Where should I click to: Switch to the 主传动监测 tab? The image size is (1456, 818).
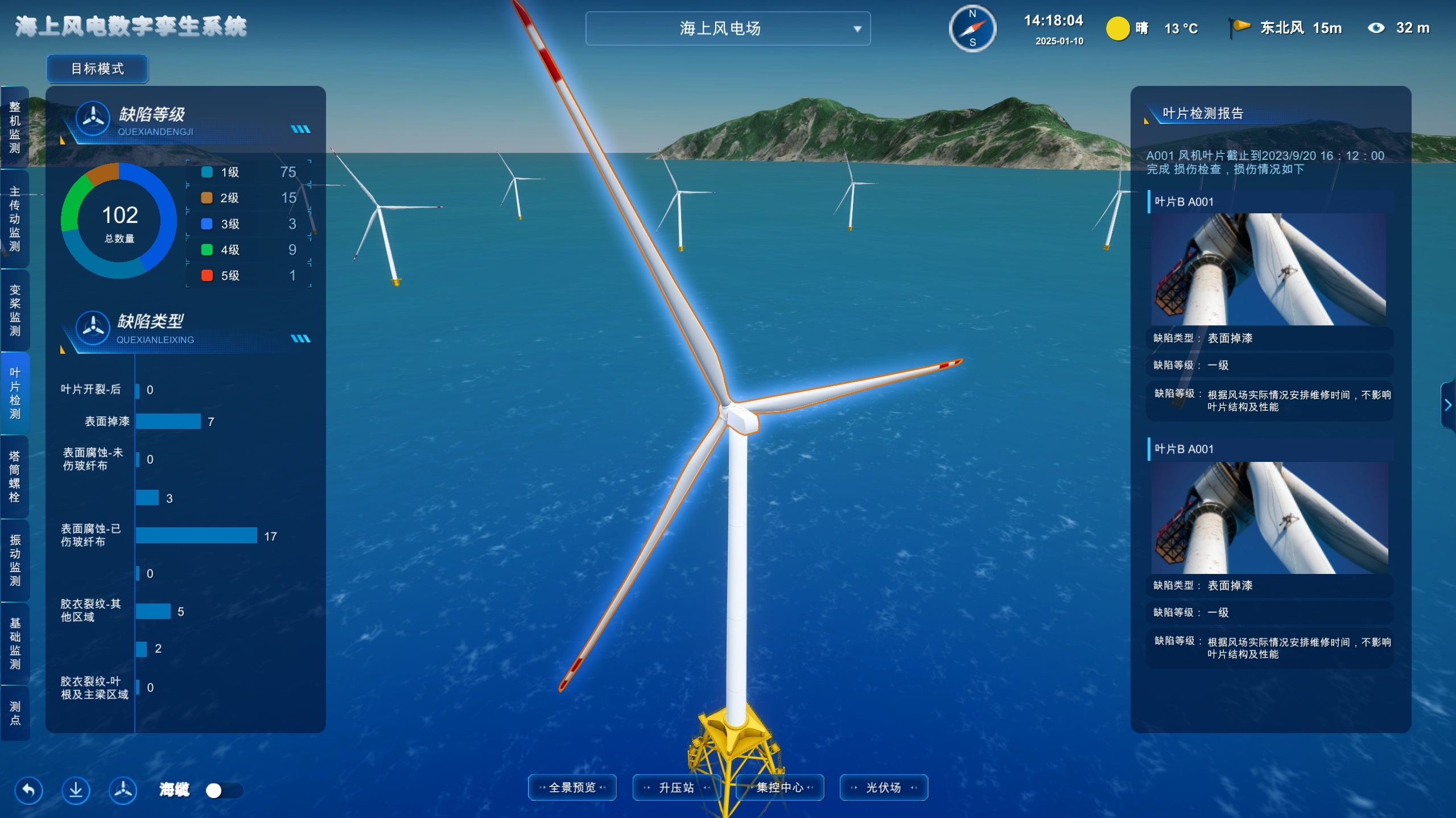15,219
